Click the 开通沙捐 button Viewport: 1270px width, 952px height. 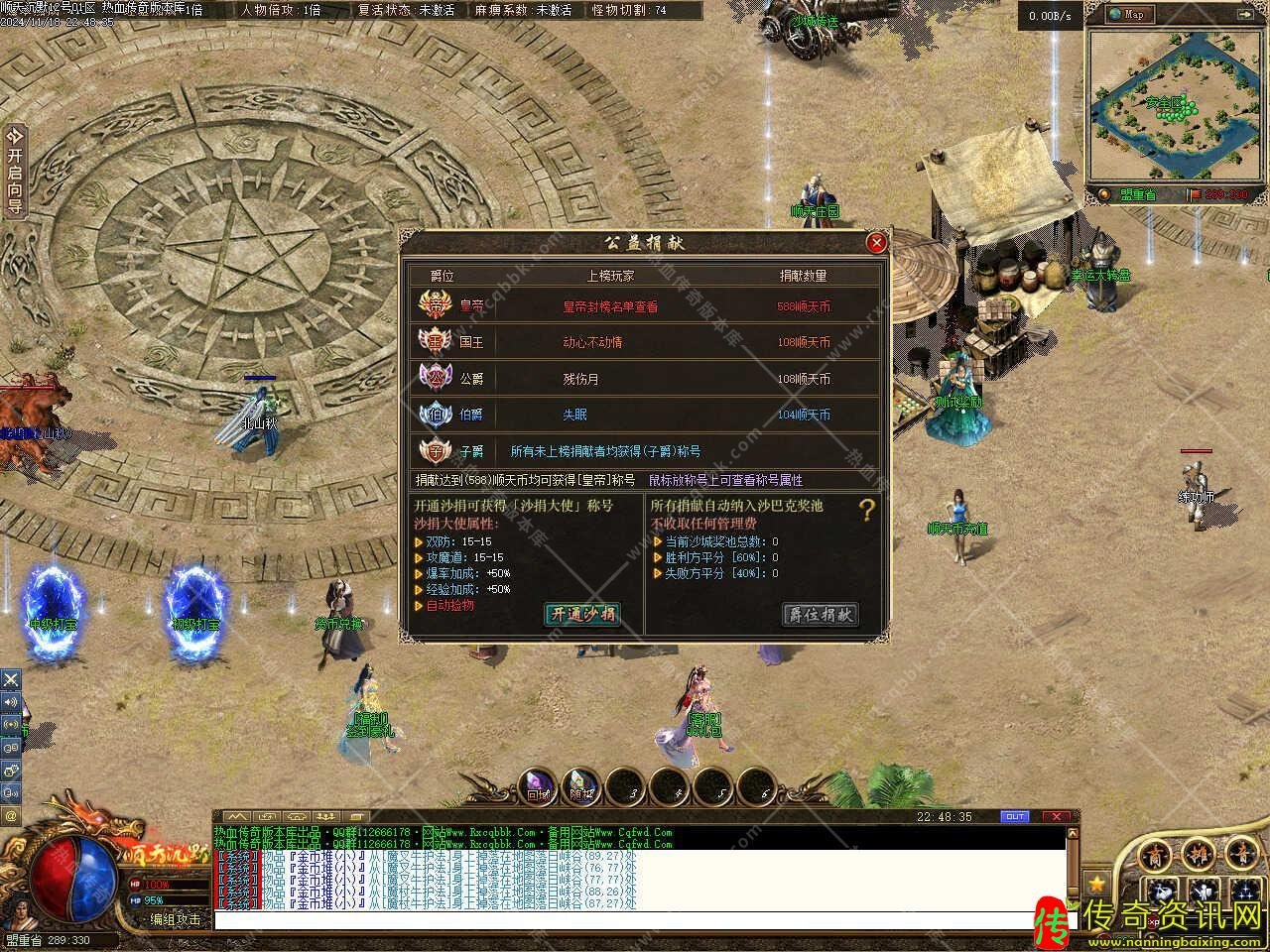click(x=582, y=614)
